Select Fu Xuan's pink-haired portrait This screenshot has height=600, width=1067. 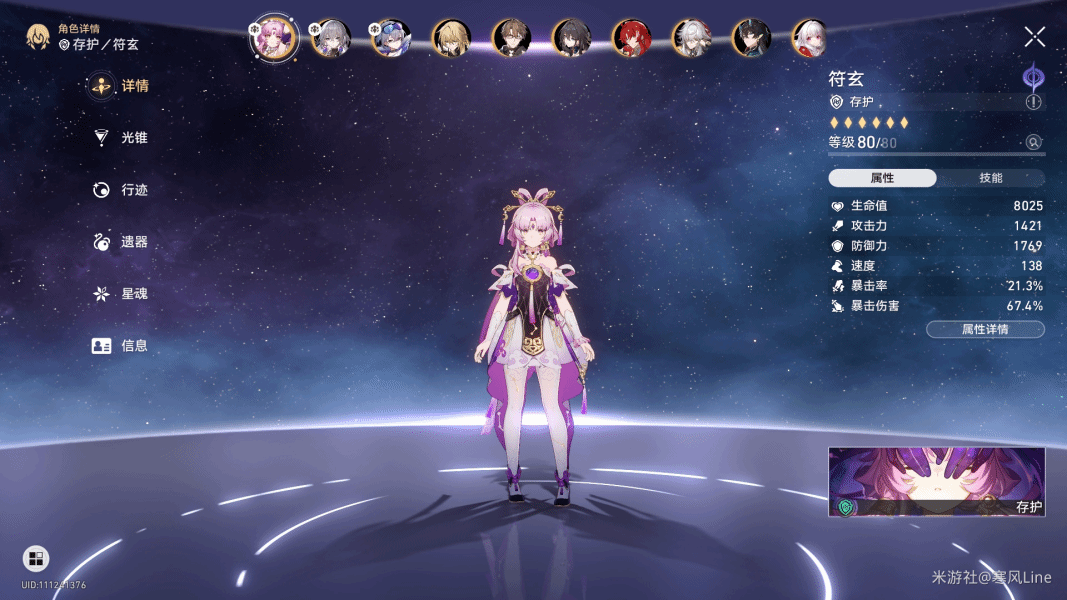click(x=273, y=39)
